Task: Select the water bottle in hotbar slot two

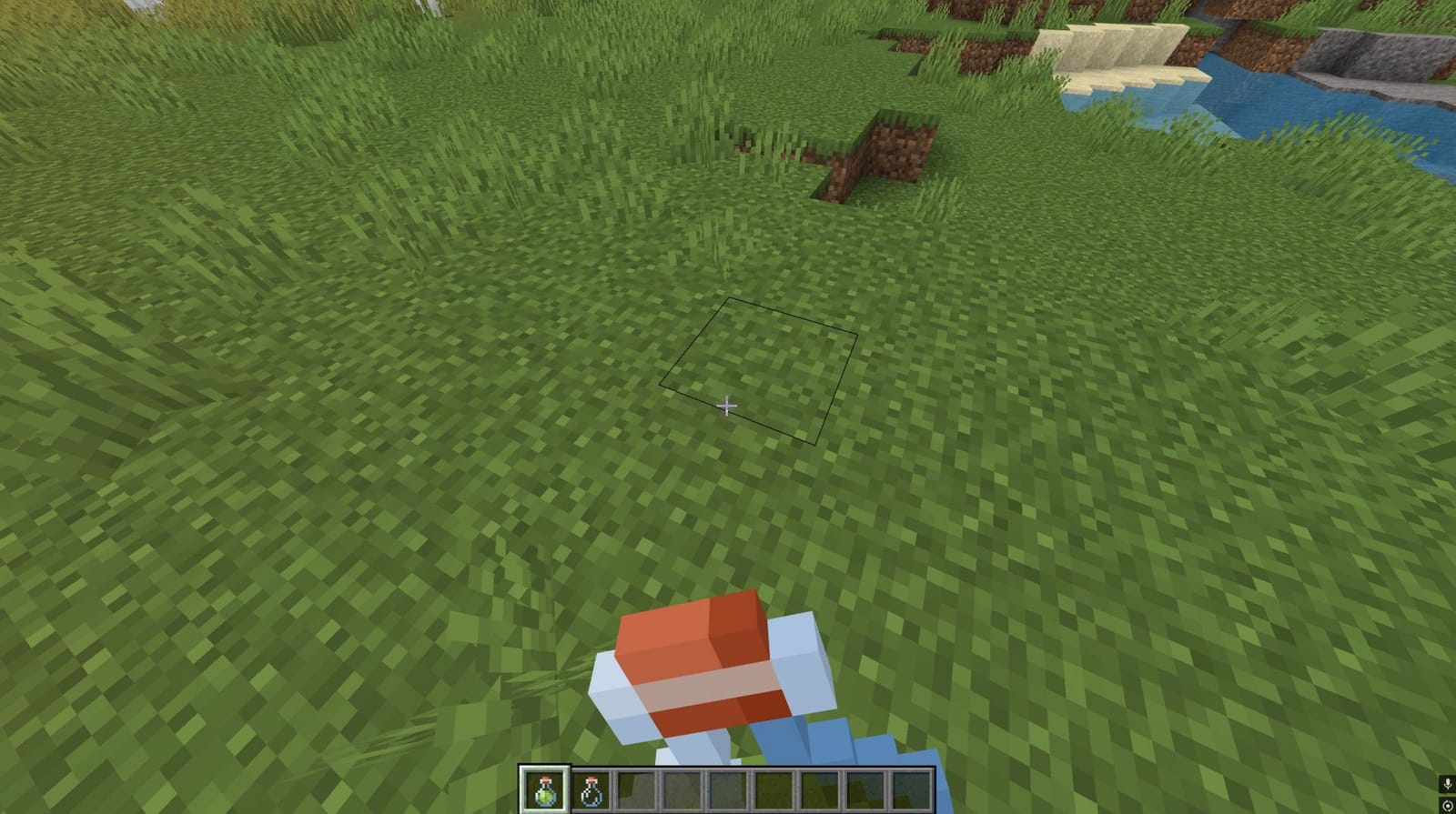Action: coord(591,789)
